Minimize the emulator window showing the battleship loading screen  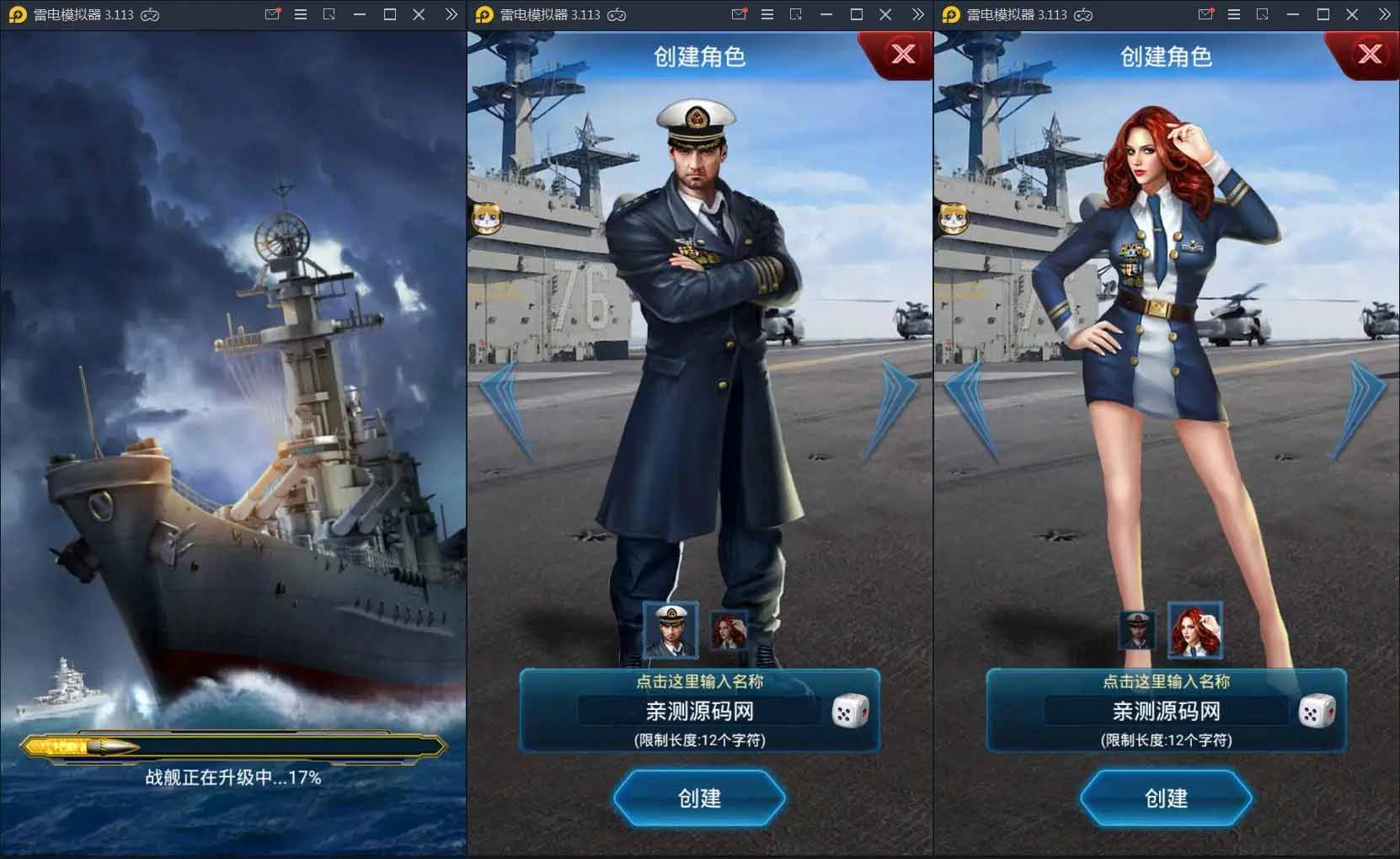[x=360, y=14]
